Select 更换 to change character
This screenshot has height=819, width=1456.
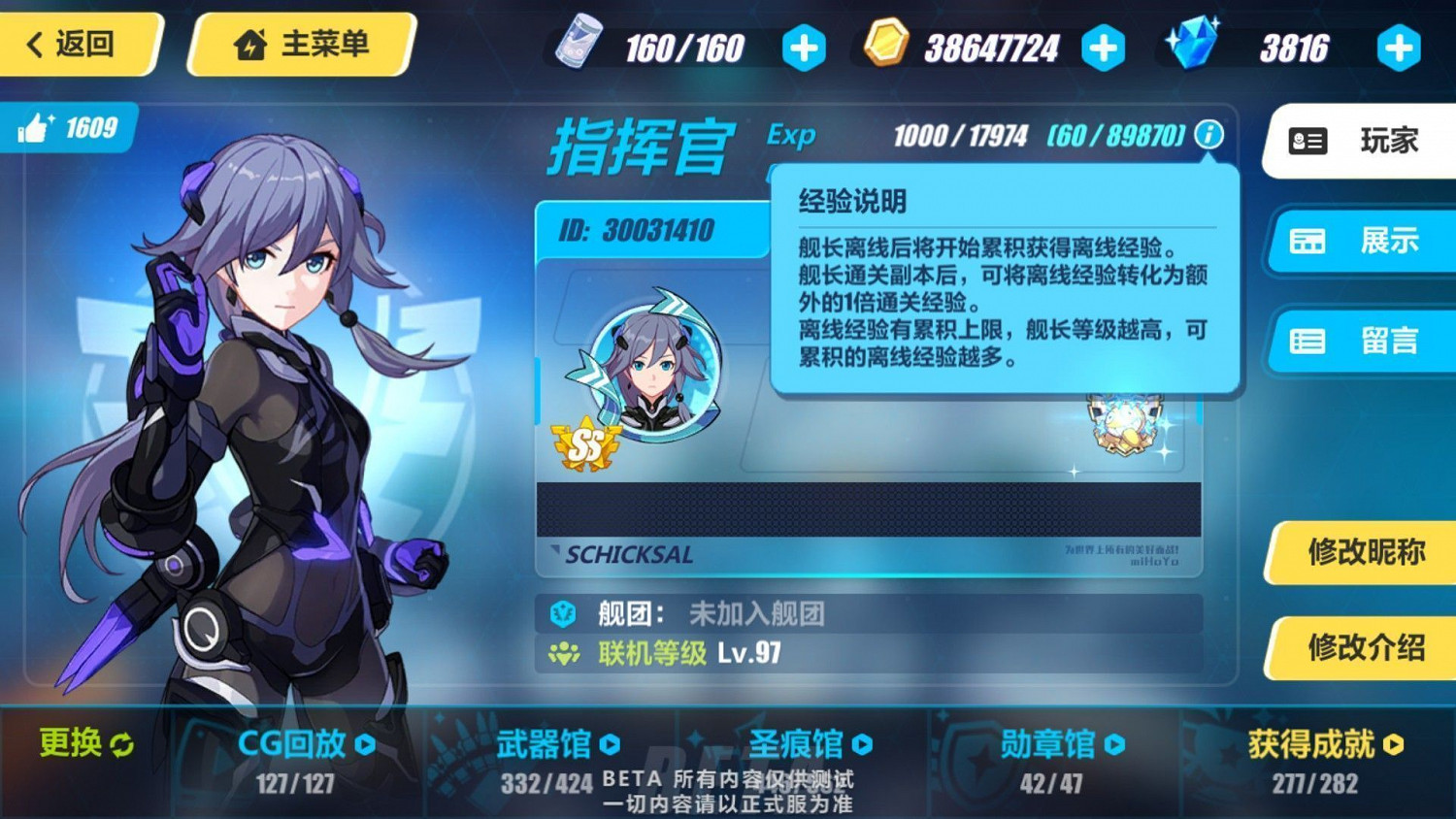[x=83, y=744]
